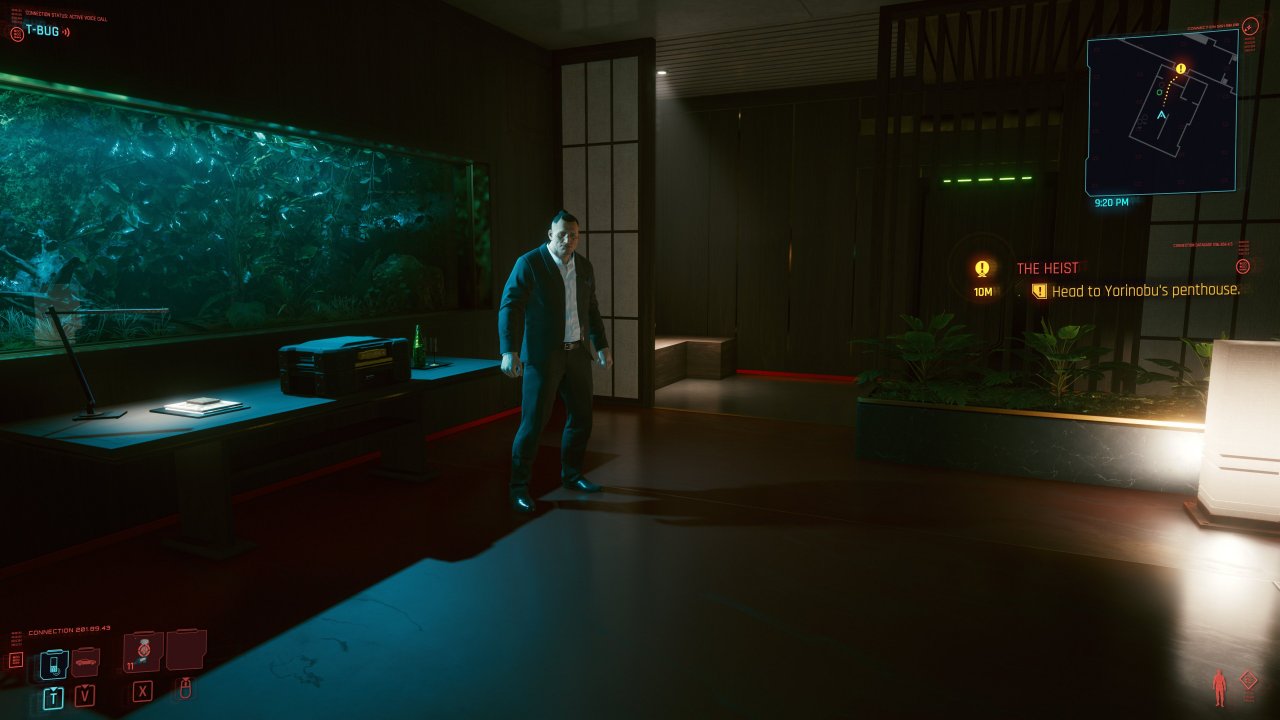Image resolution: width=1280 pixels, height=720 pixels.
Task: Toggle the V key prompt below the car slot
Action: pos(84,695)
